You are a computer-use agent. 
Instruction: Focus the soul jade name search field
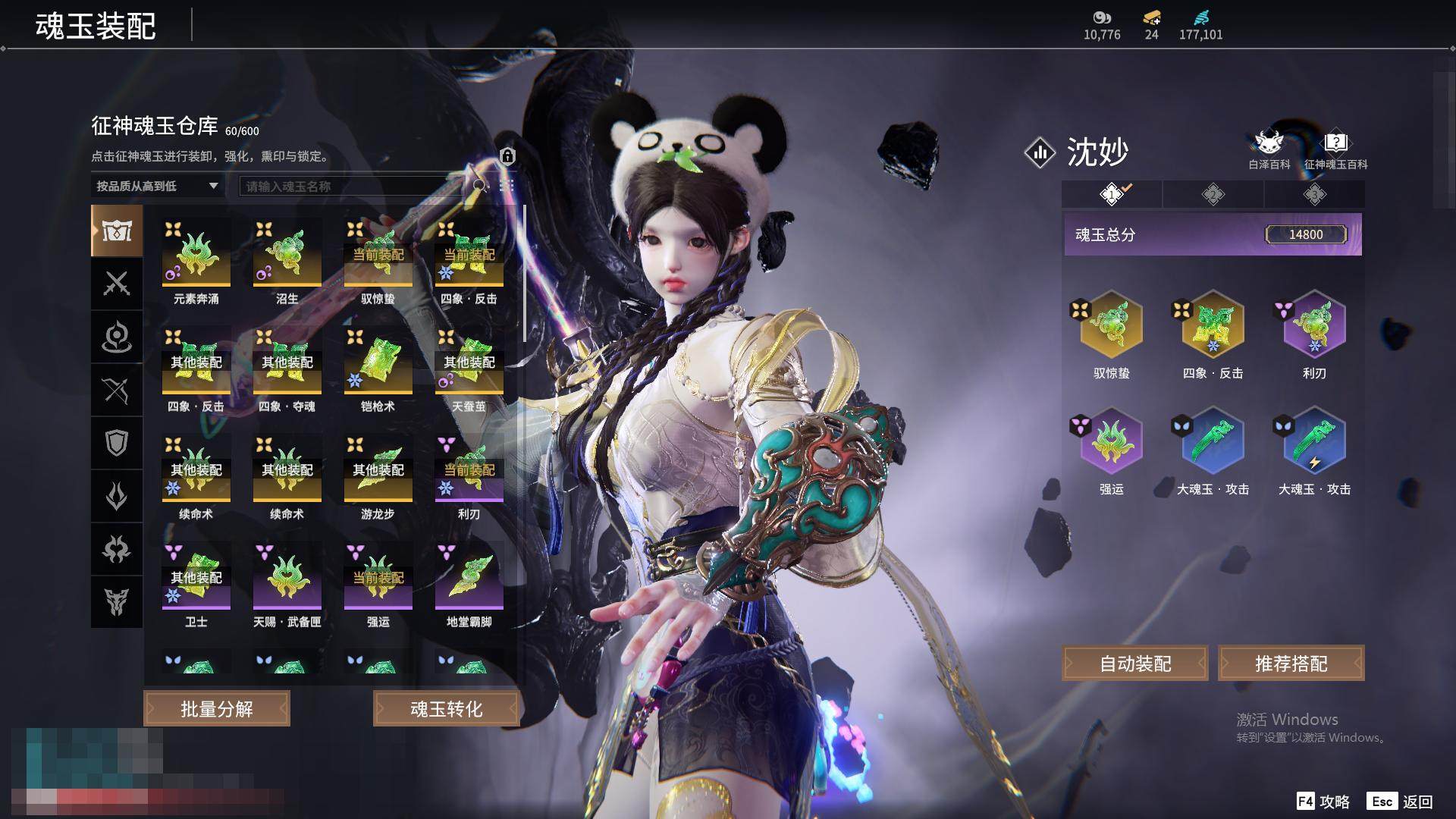(x=353, y=186)
